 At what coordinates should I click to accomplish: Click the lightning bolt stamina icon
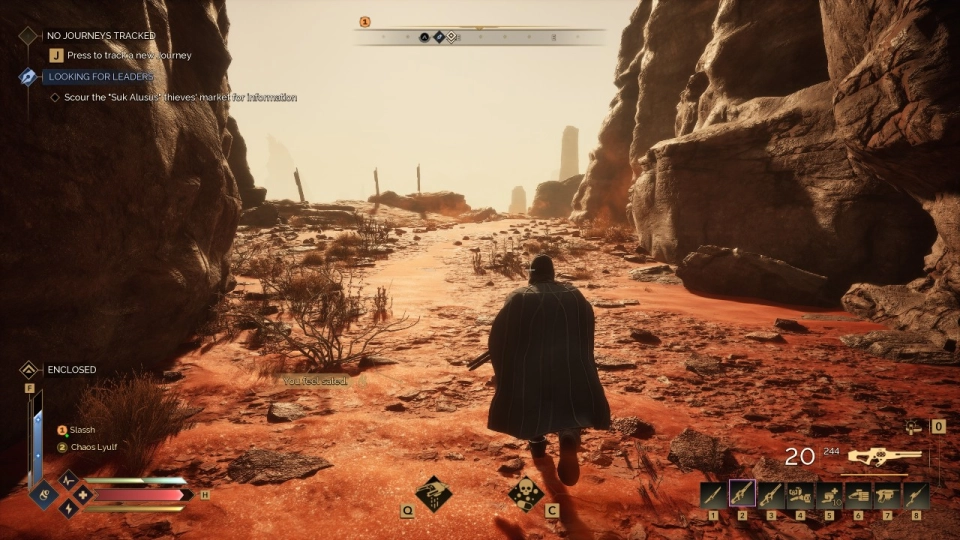click(68, 508)
